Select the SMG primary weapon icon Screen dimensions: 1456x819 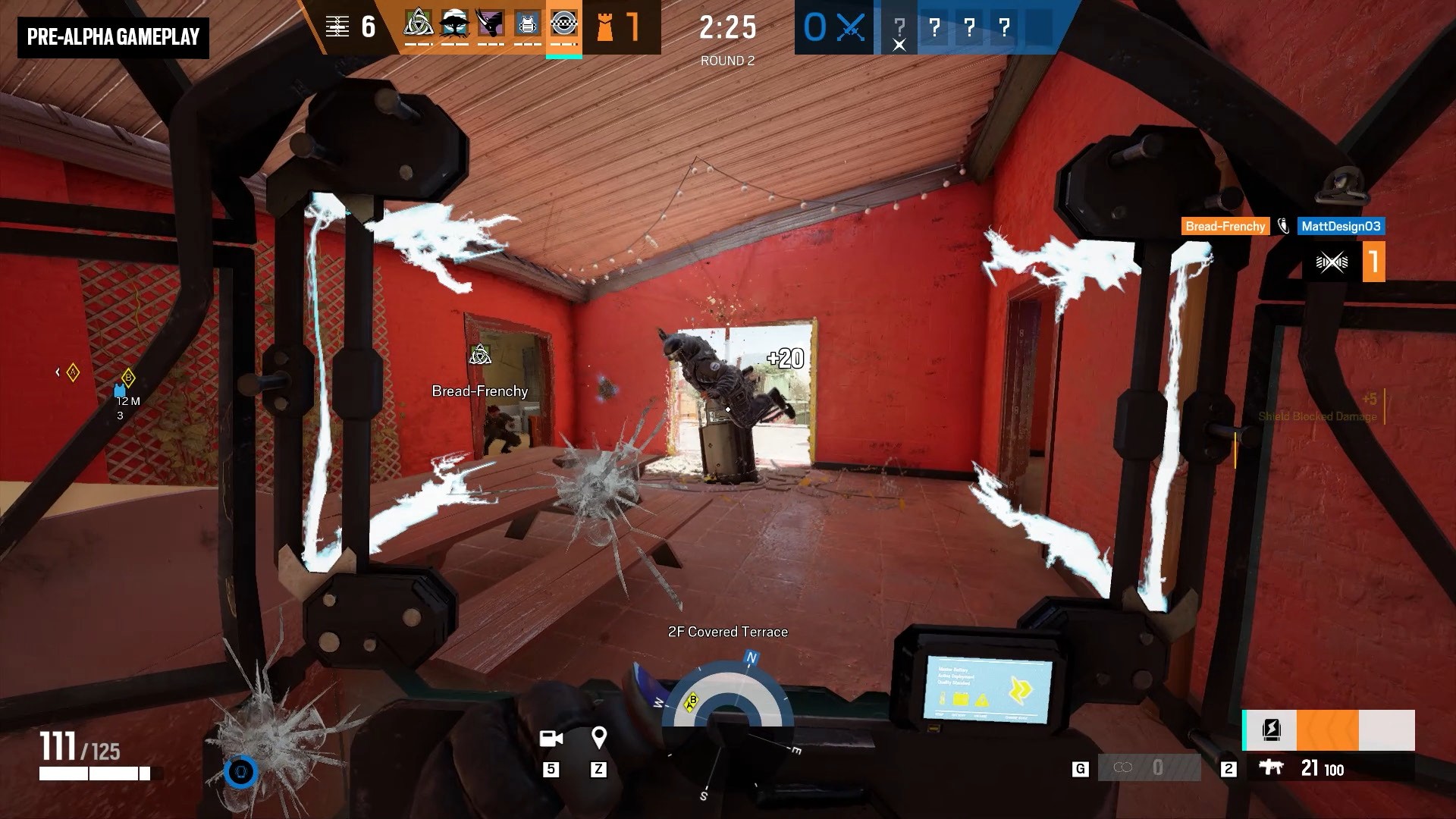[1271, 767]
